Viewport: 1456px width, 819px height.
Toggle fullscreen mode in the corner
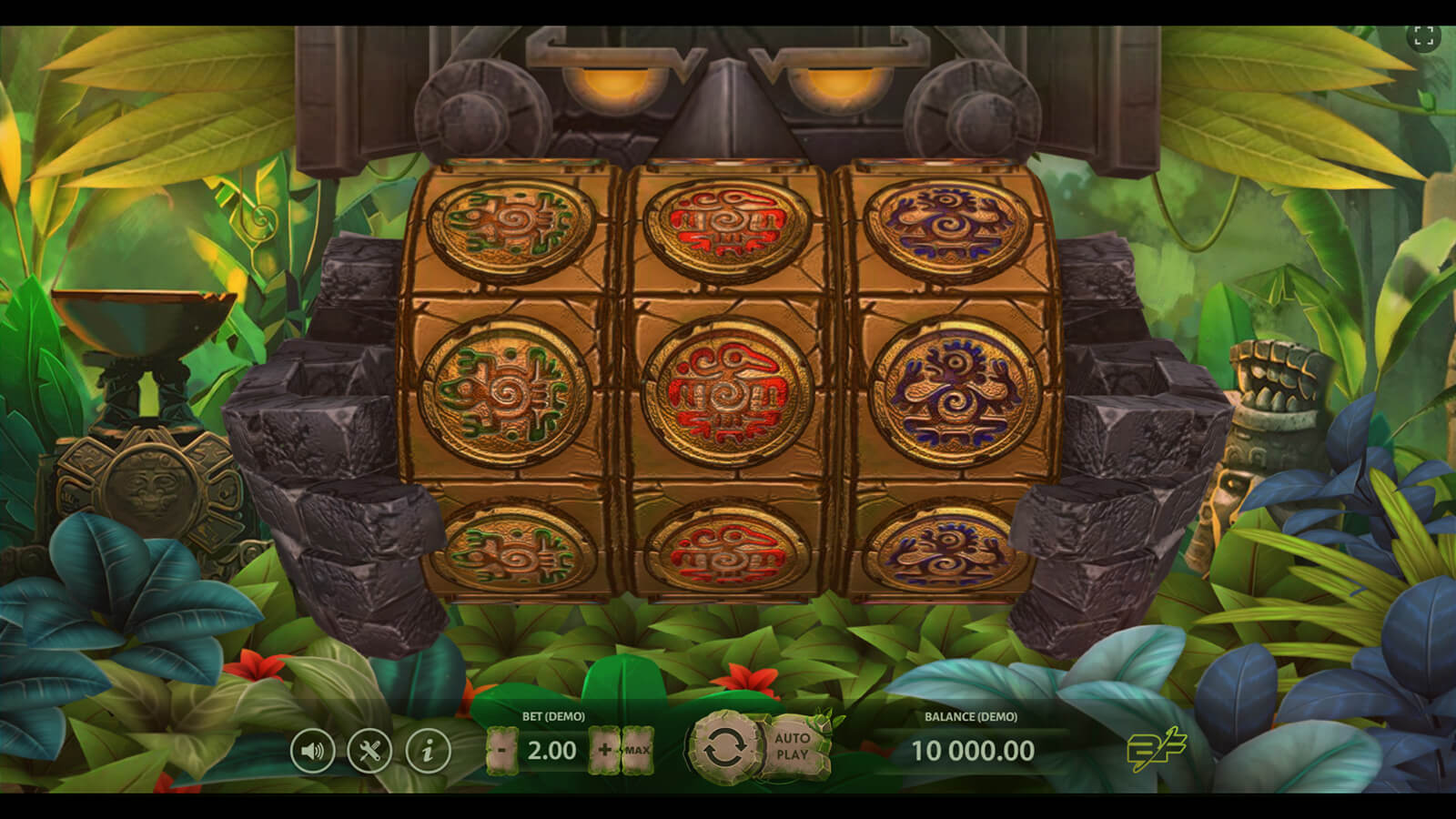(1423, 36)
